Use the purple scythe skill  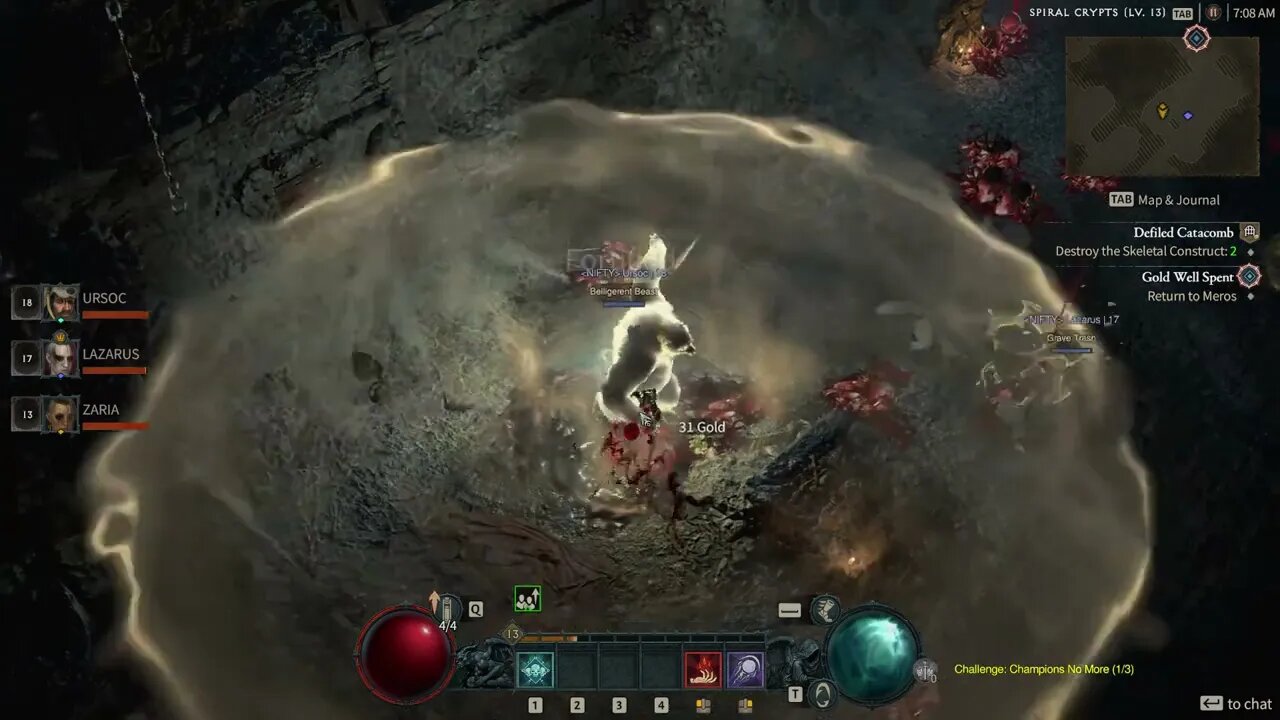(745, 669)
